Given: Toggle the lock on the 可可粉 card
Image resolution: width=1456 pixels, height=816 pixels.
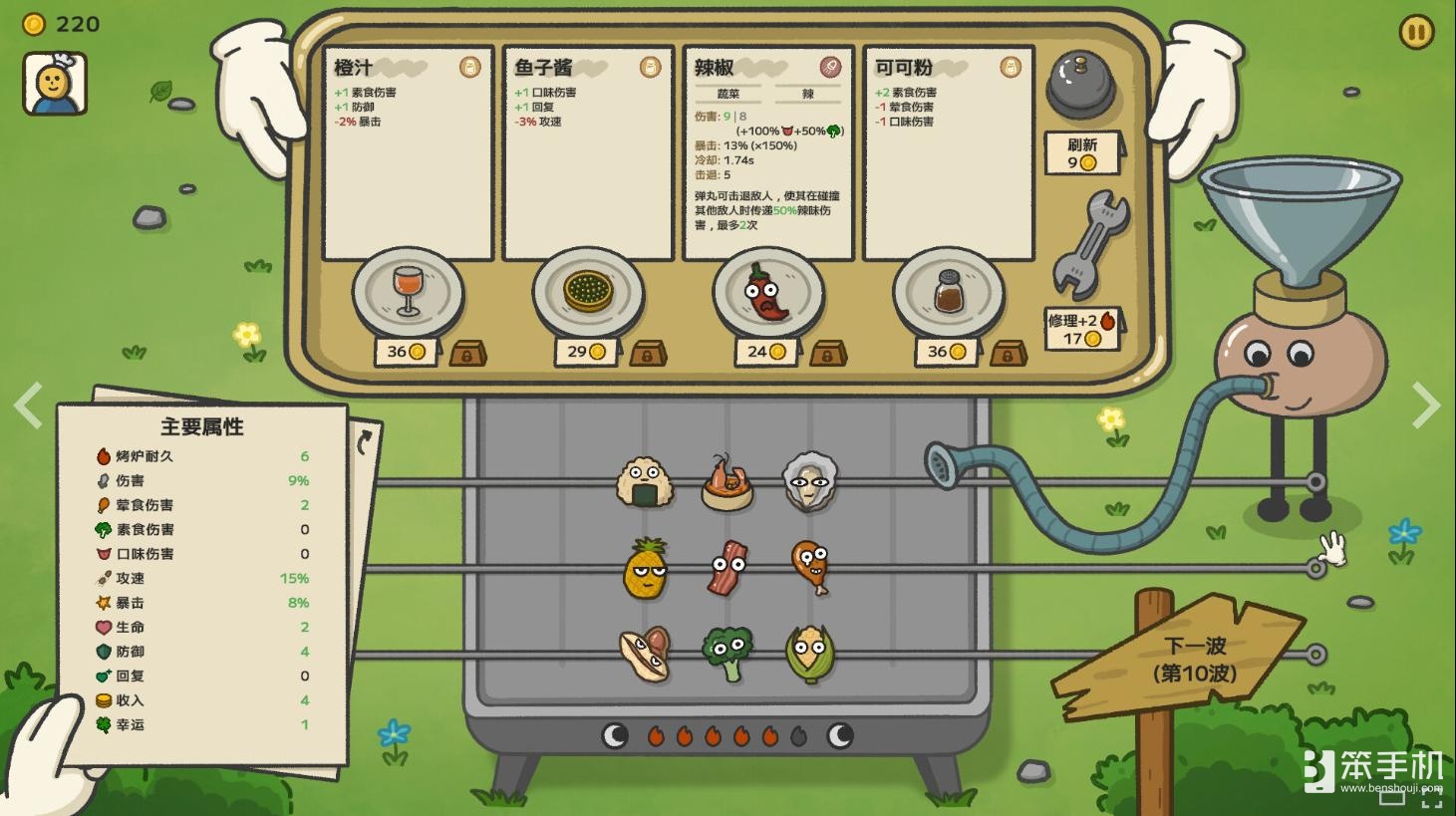Looking at the screenshot, I should point(1009,353).
